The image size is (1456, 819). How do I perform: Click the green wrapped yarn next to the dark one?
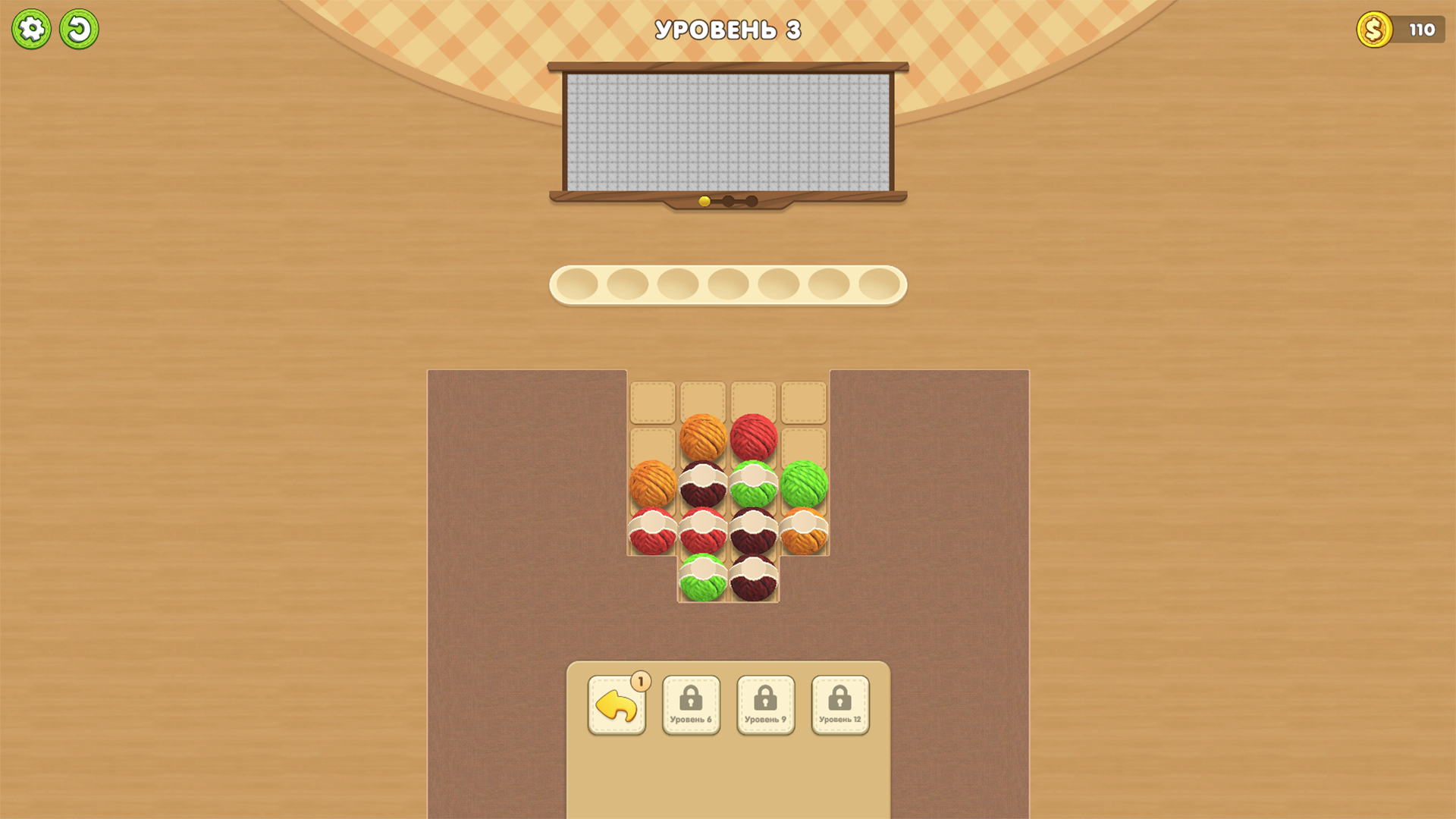point(755,483)
